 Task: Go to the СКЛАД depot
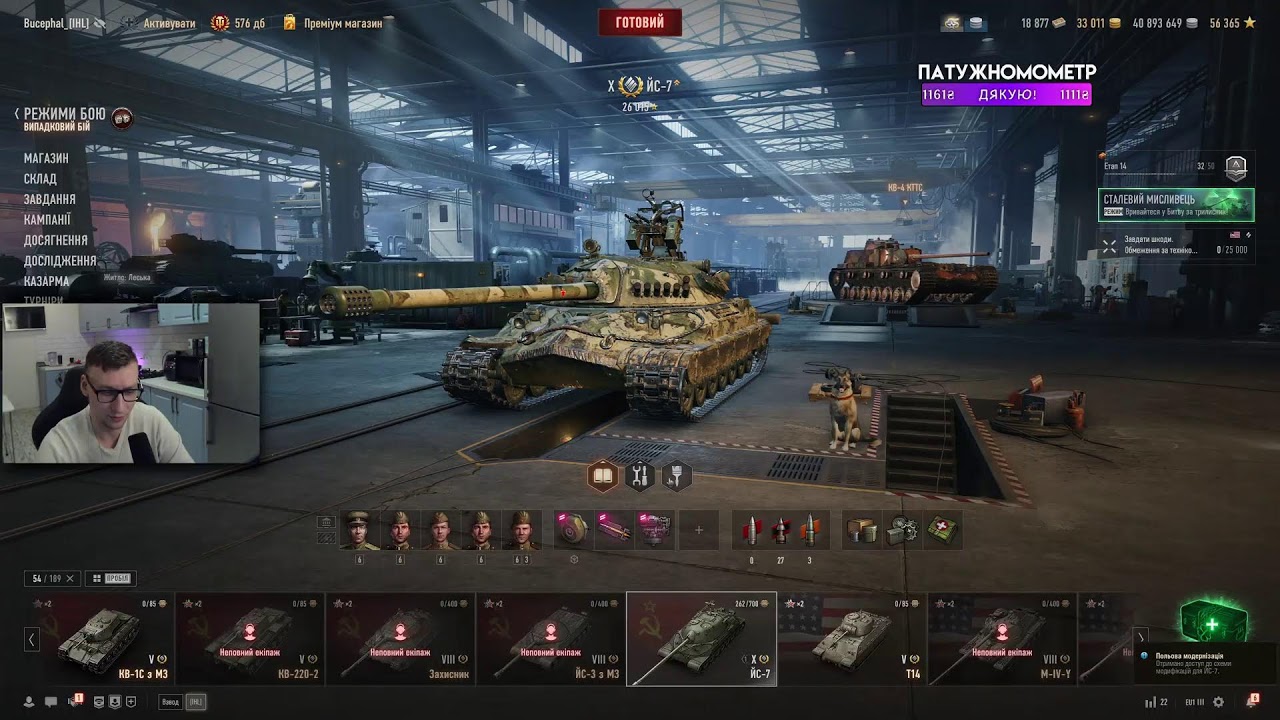pyautogui.click(x=40, y=179)
